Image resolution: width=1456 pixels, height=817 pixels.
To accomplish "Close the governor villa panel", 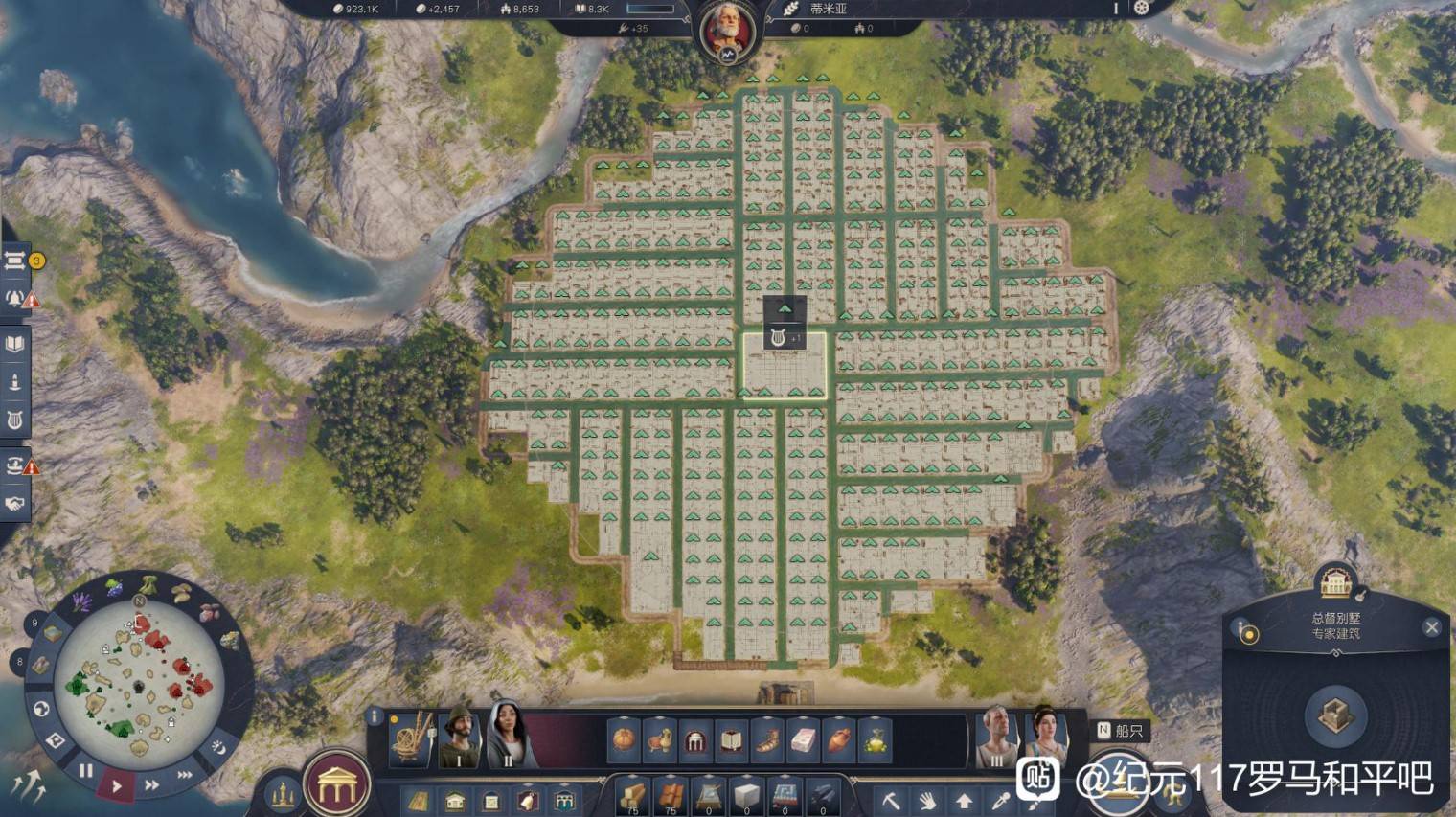I will point(1431,627).
